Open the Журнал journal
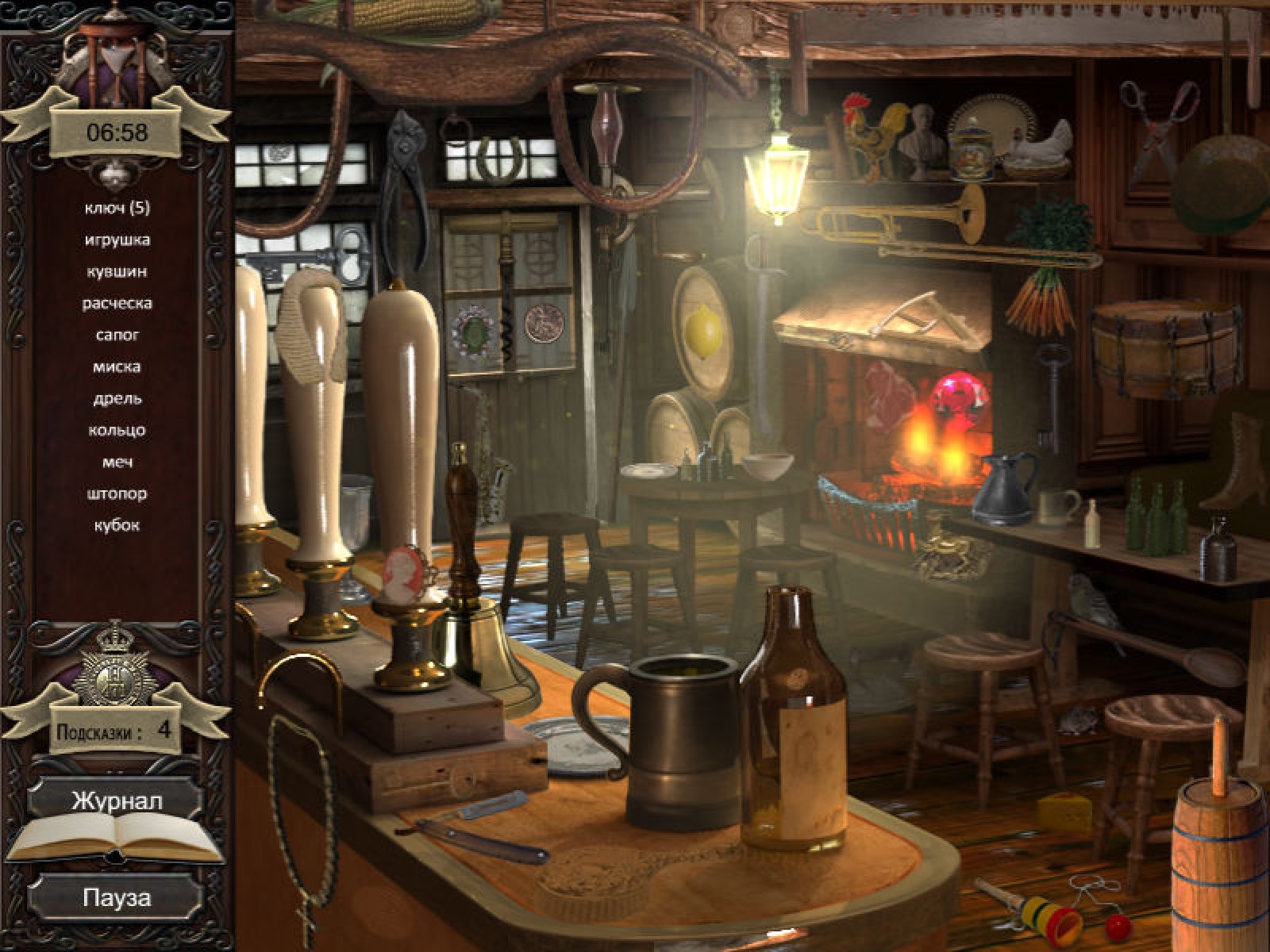Image resolution: width=1270 pixels, height=952 pixels. 116,800
